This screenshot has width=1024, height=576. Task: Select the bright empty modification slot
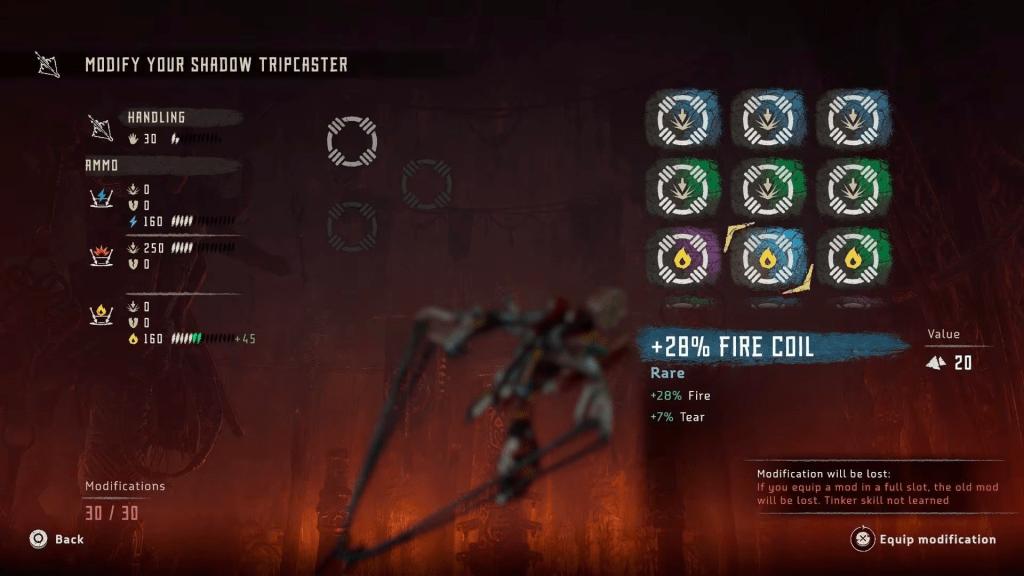[352, 140]
